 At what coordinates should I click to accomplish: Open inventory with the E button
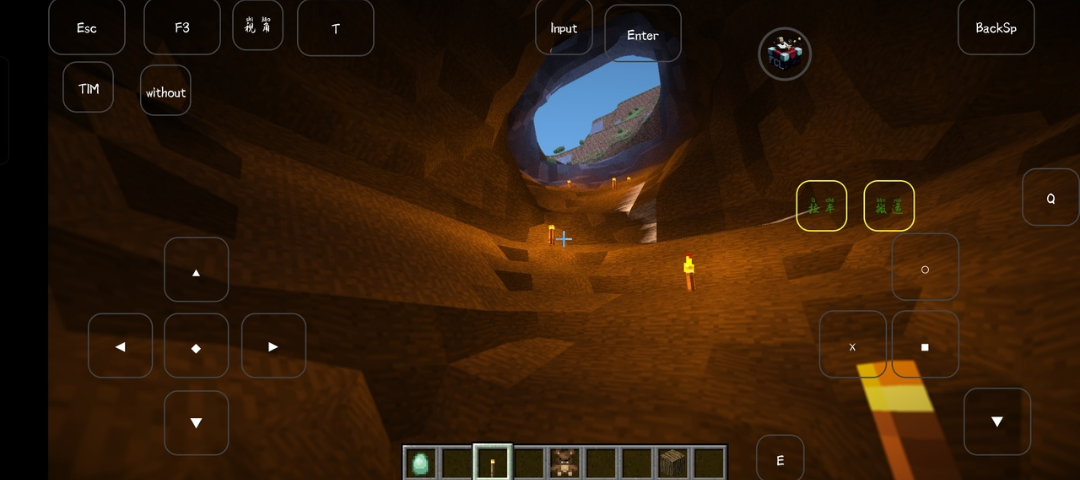point(780,460)
